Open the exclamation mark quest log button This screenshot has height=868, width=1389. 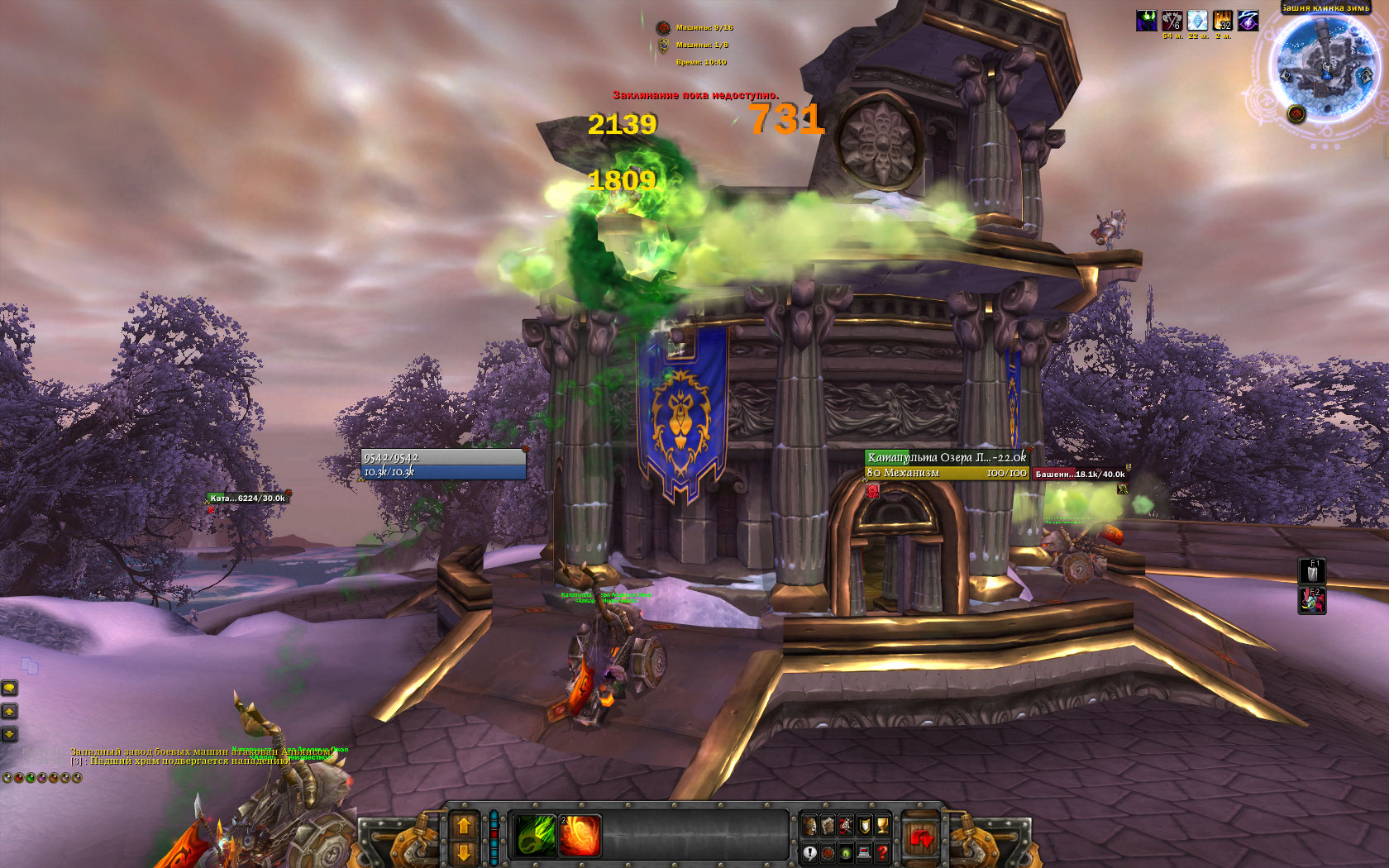click(810, 852)
